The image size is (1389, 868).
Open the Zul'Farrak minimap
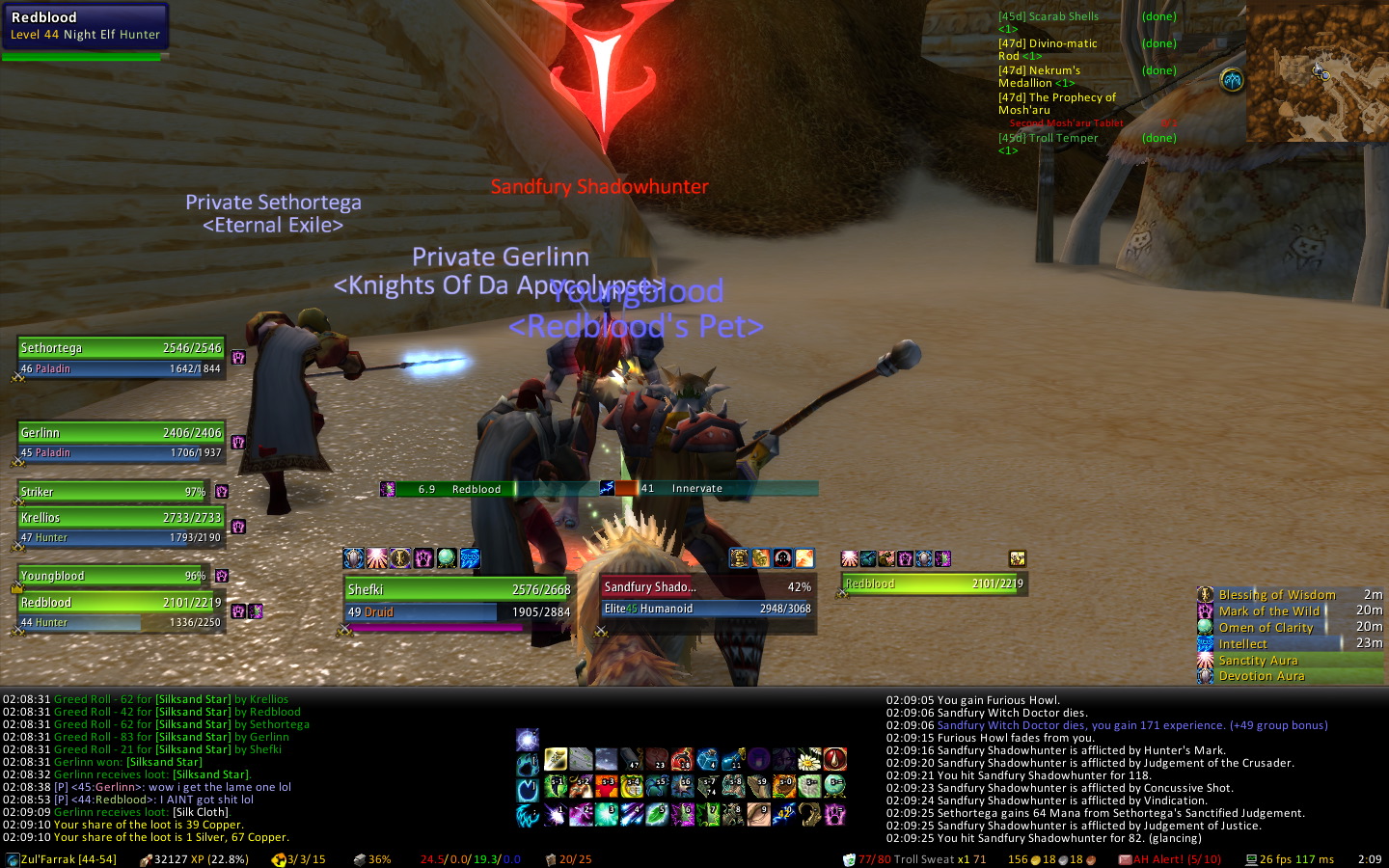(1317, 72)
